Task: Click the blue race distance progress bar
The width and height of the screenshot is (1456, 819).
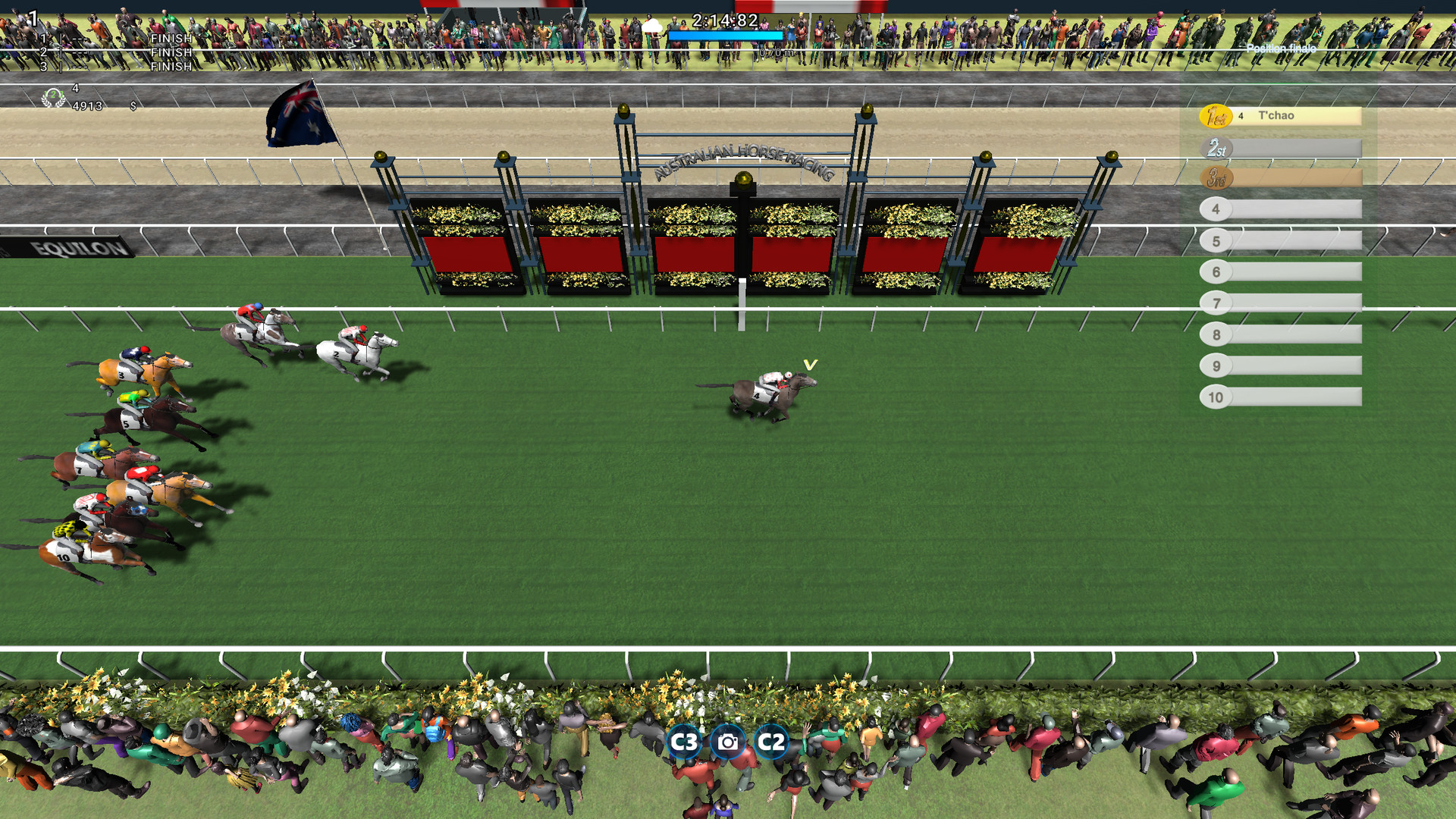Action: point(724,35)
